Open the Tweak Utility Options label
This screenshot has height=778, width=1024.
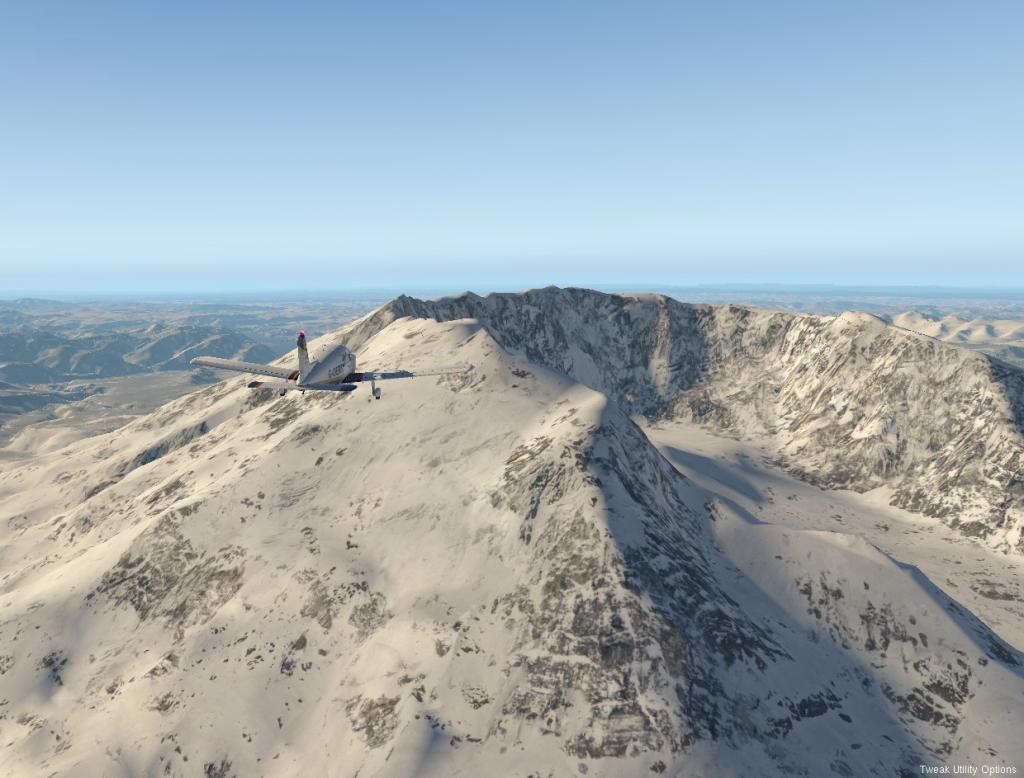[x=968, y=770]
